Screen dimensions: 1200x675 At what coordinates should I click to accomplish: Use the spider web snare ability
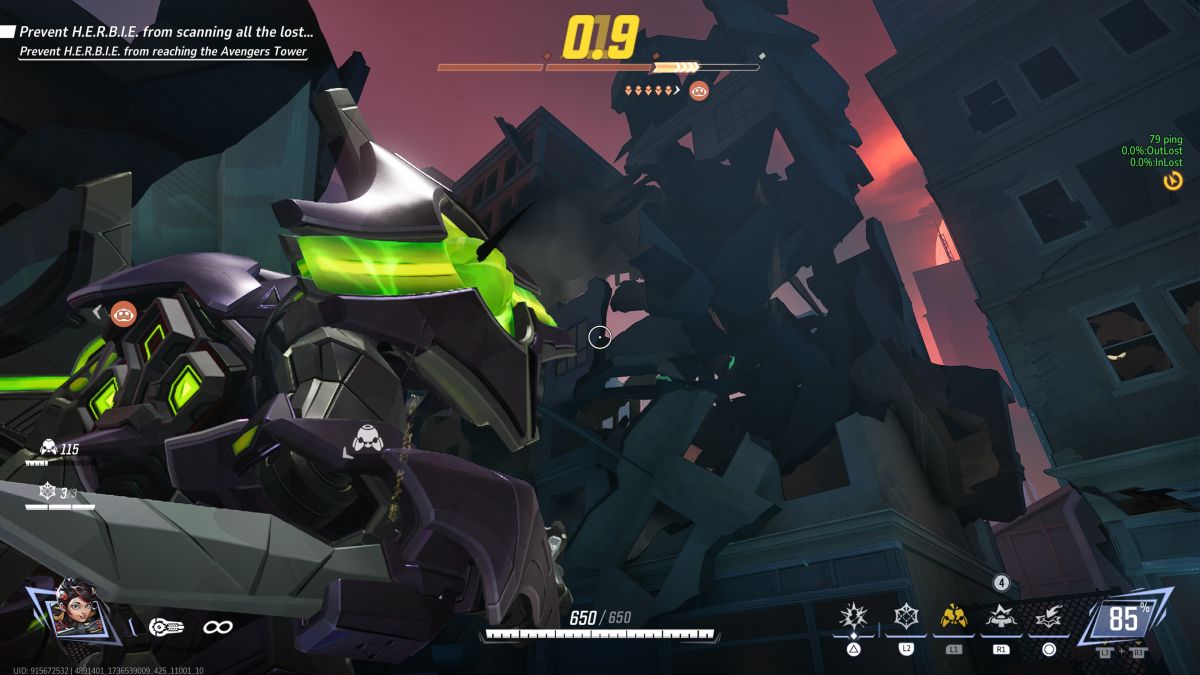tap(905, 617)
